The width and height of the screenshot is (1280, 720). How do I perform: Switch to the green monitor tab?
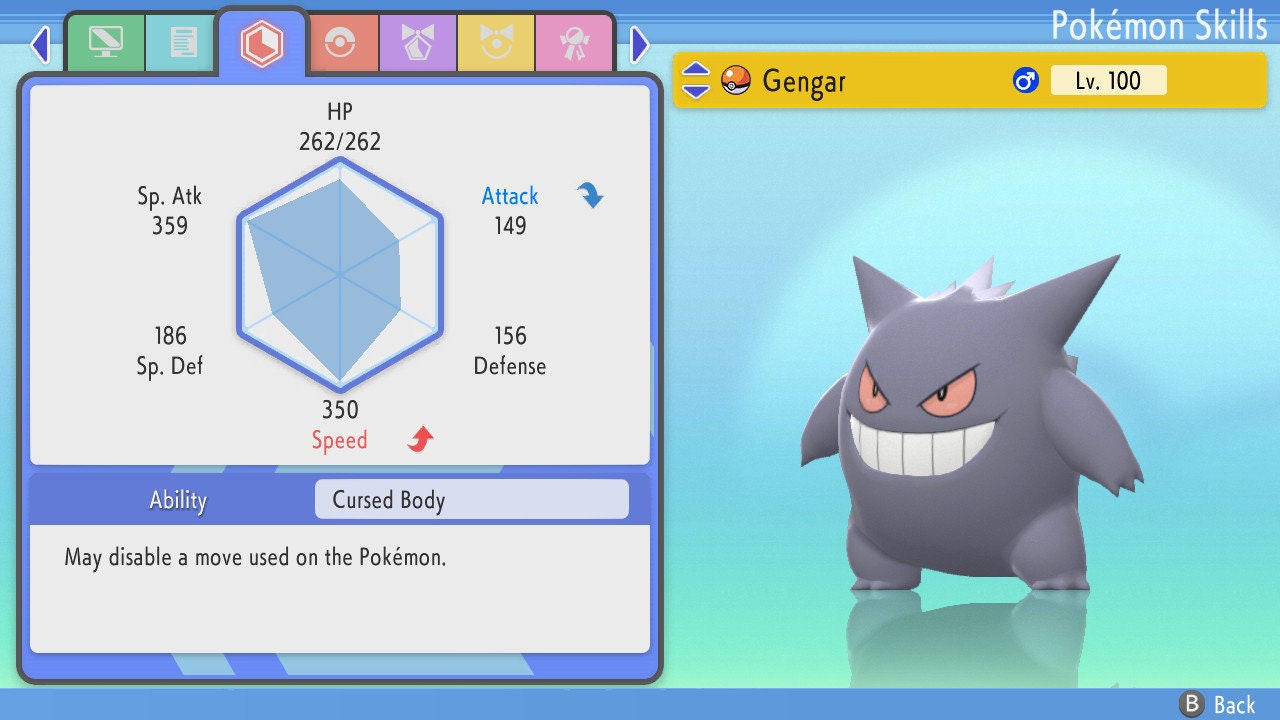click(105, 43)
